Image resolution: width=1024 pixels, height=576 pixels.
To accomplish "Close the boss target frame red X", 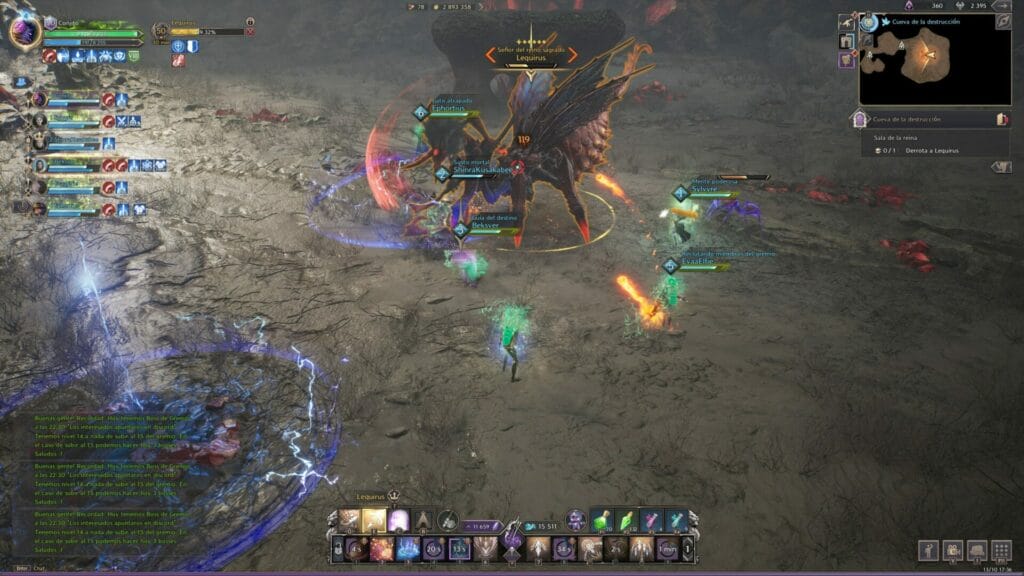I will (250, 32).
